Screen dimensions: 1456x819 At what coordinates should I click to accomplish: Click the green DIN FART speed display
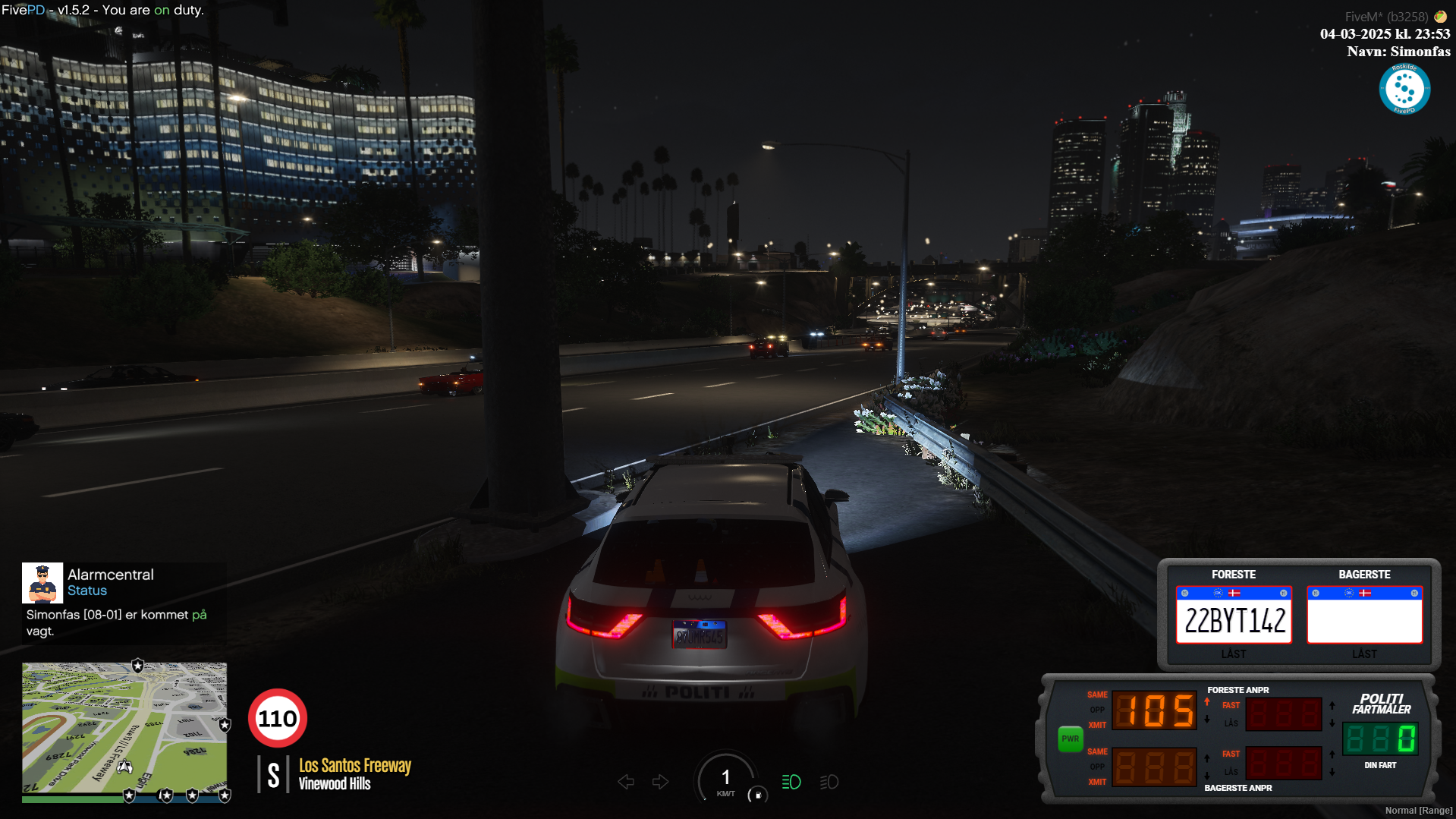pyautogui.click(x=1380, y=739)
